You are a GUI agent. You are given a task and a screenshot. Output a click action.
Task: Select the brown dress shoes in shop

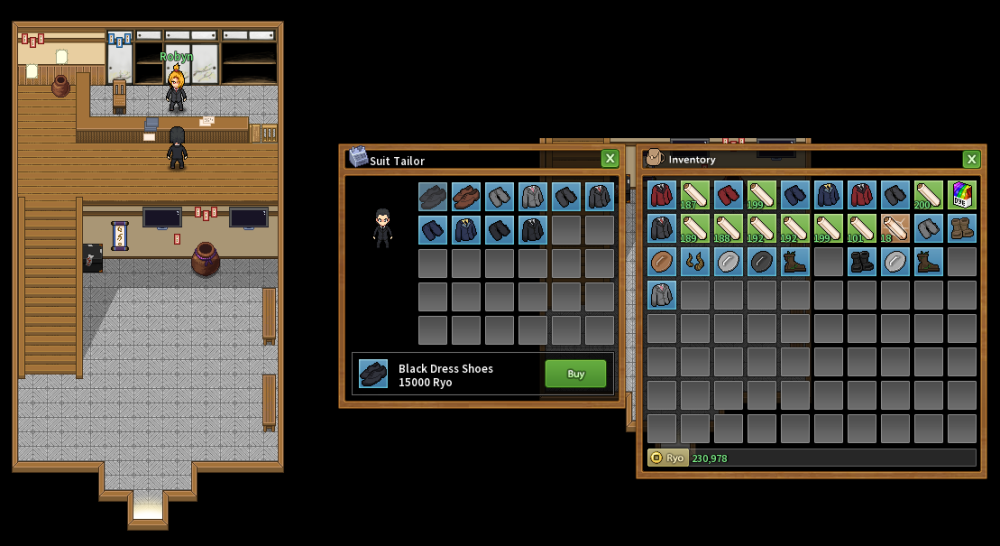(x=466, y=196)
